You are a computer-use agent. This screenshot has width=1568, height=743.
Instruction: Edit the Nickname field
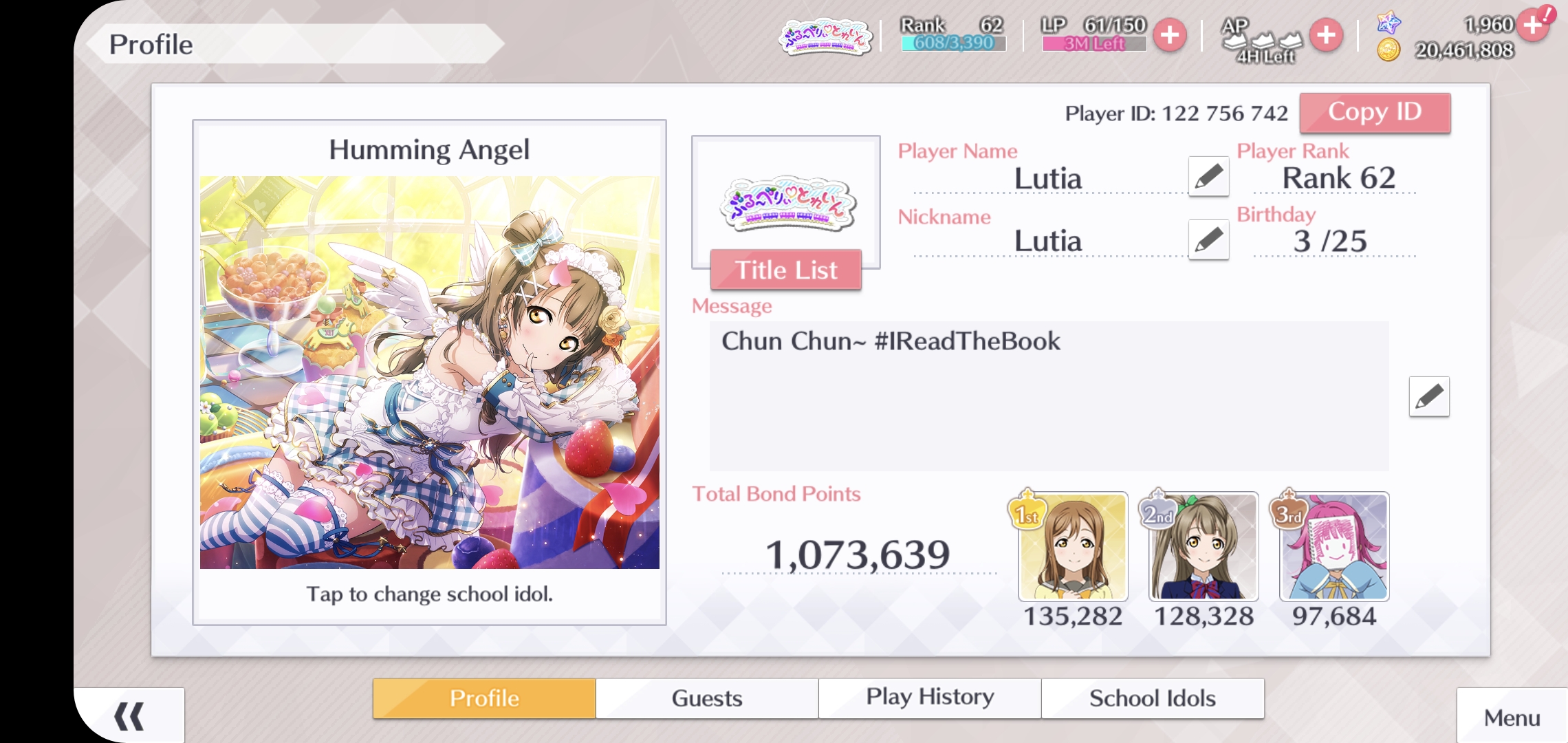tap(1208, 239)
